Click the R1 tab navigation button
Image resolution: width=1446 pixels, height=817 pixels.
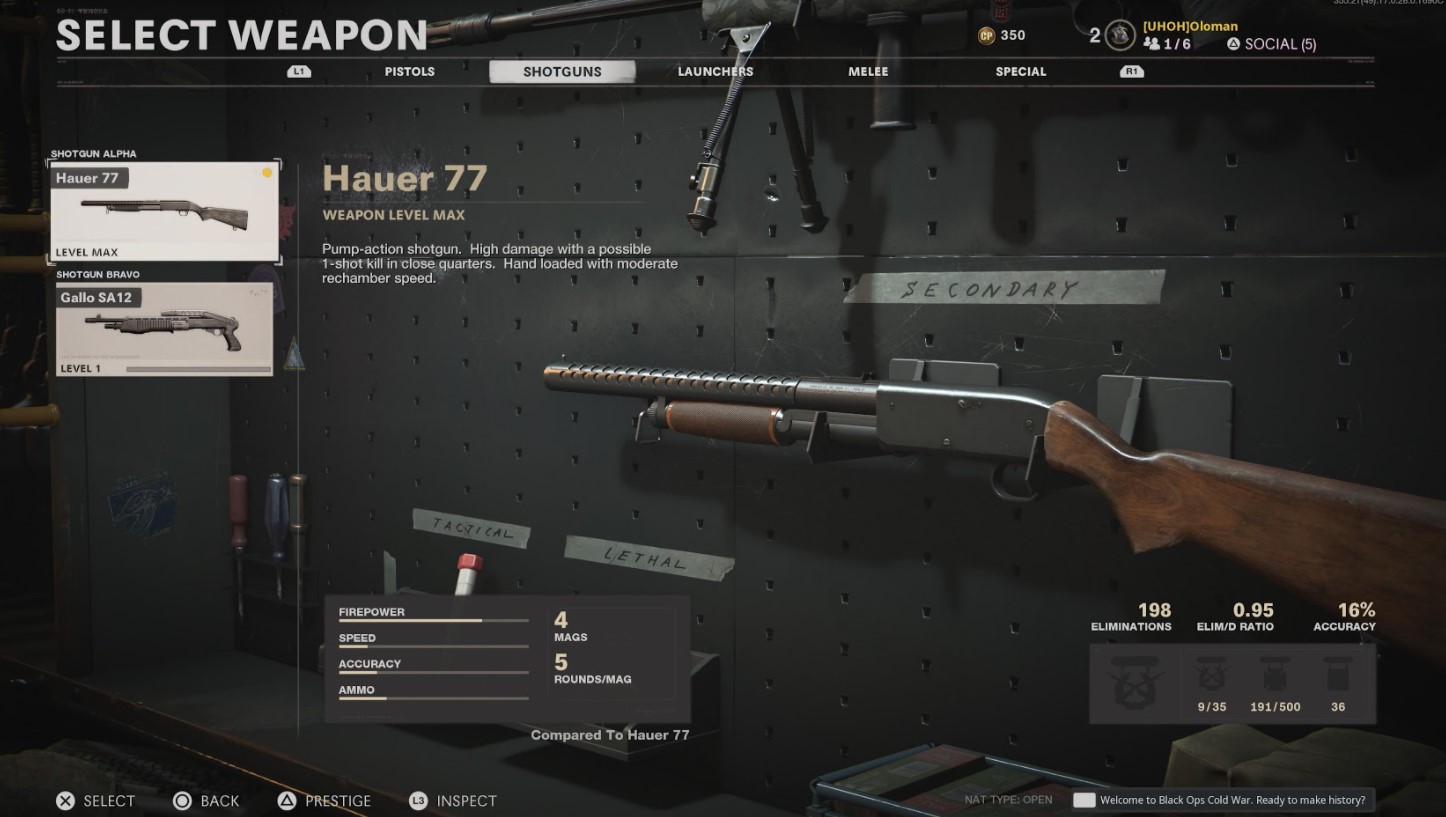(x=1131, y=71)
